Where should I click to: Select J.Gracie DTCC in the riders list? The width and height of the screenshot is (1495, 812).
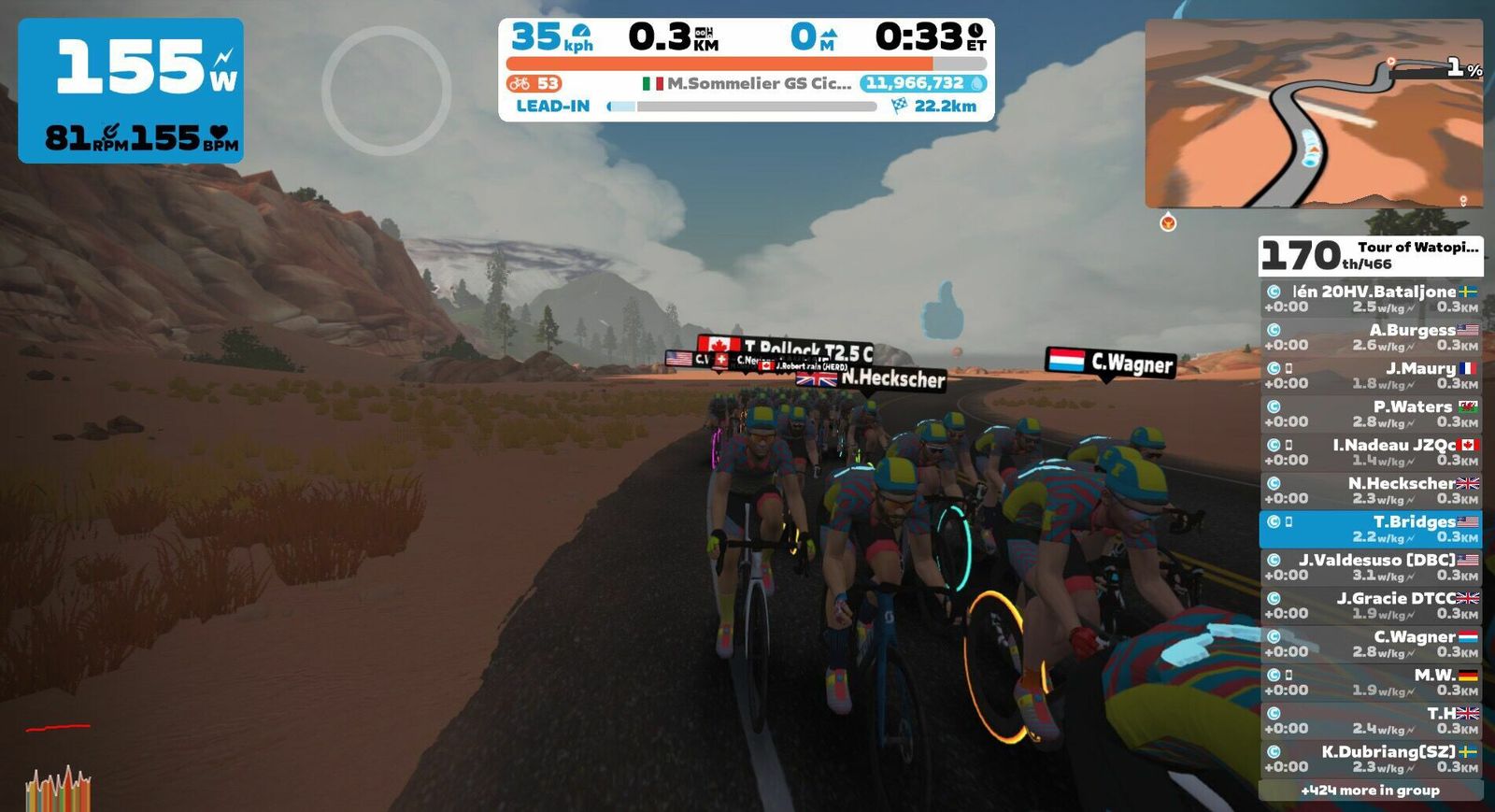click(x=1371, y=605)
